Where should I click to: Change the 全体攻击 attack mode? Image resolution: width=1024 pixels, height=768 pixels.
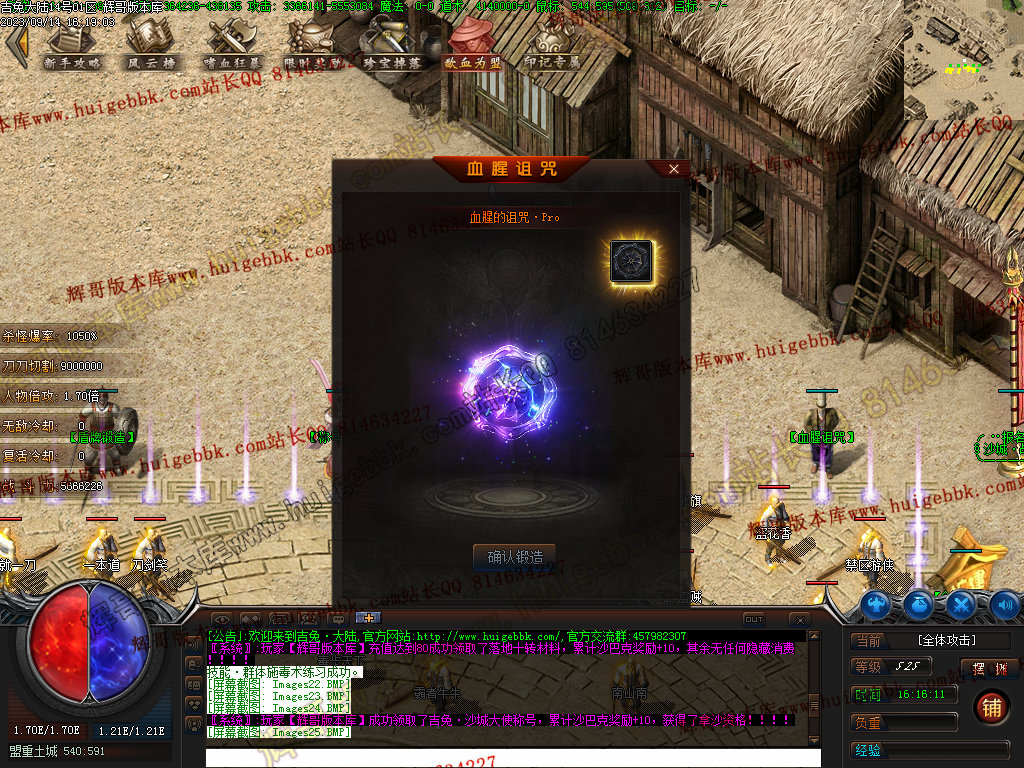pyautogui.click(x=945, y=640)
